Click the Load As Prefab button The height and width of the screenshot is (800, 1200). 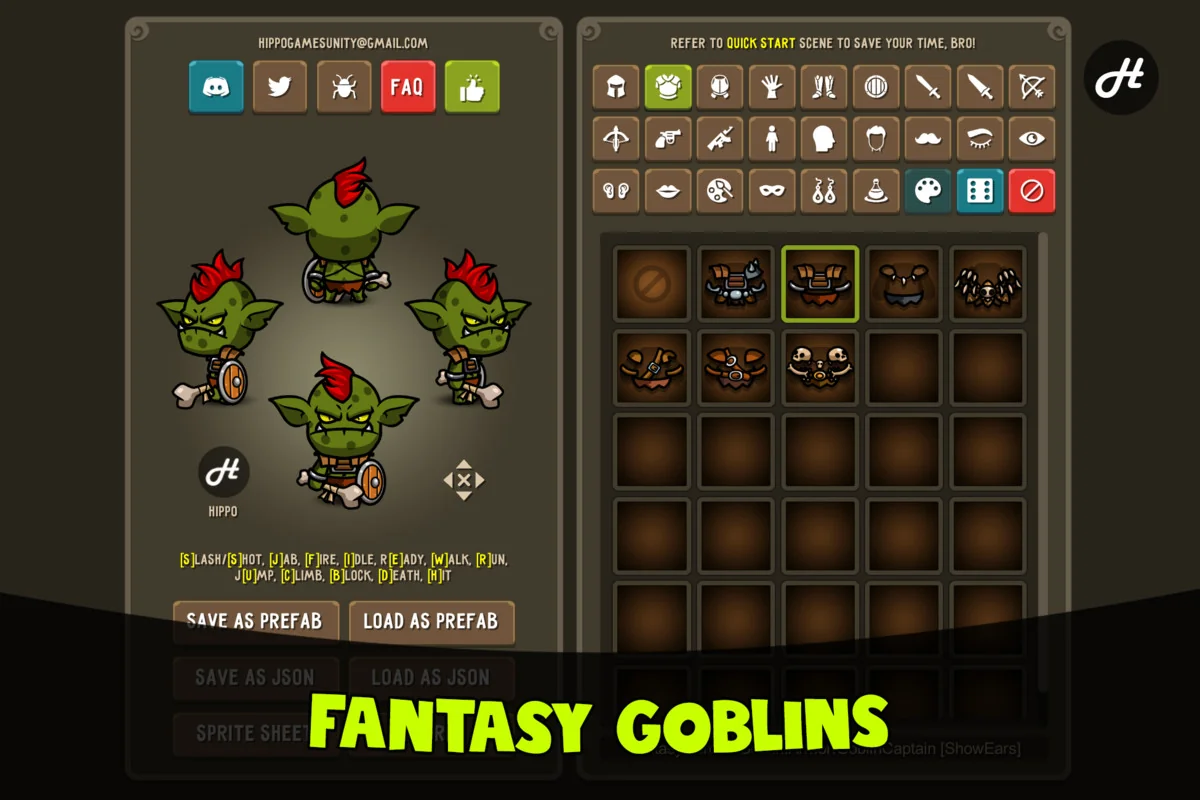(x=431, y=621)
